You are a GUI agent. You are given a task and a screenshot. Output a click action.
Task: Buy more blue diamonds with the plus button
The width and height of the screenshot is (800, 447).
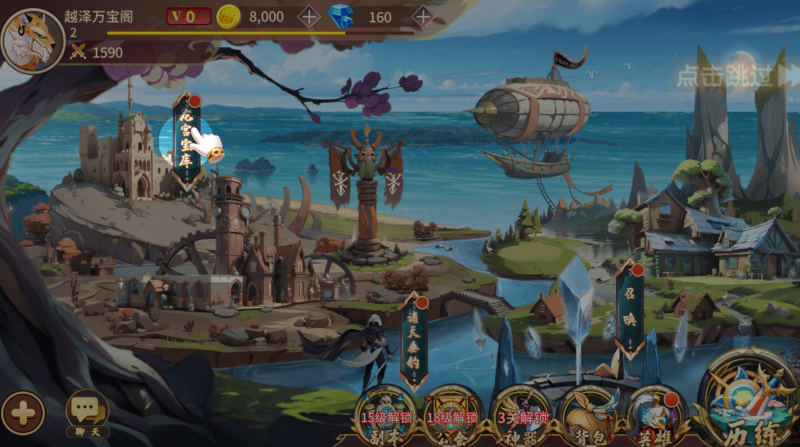[x=422, y=16]
